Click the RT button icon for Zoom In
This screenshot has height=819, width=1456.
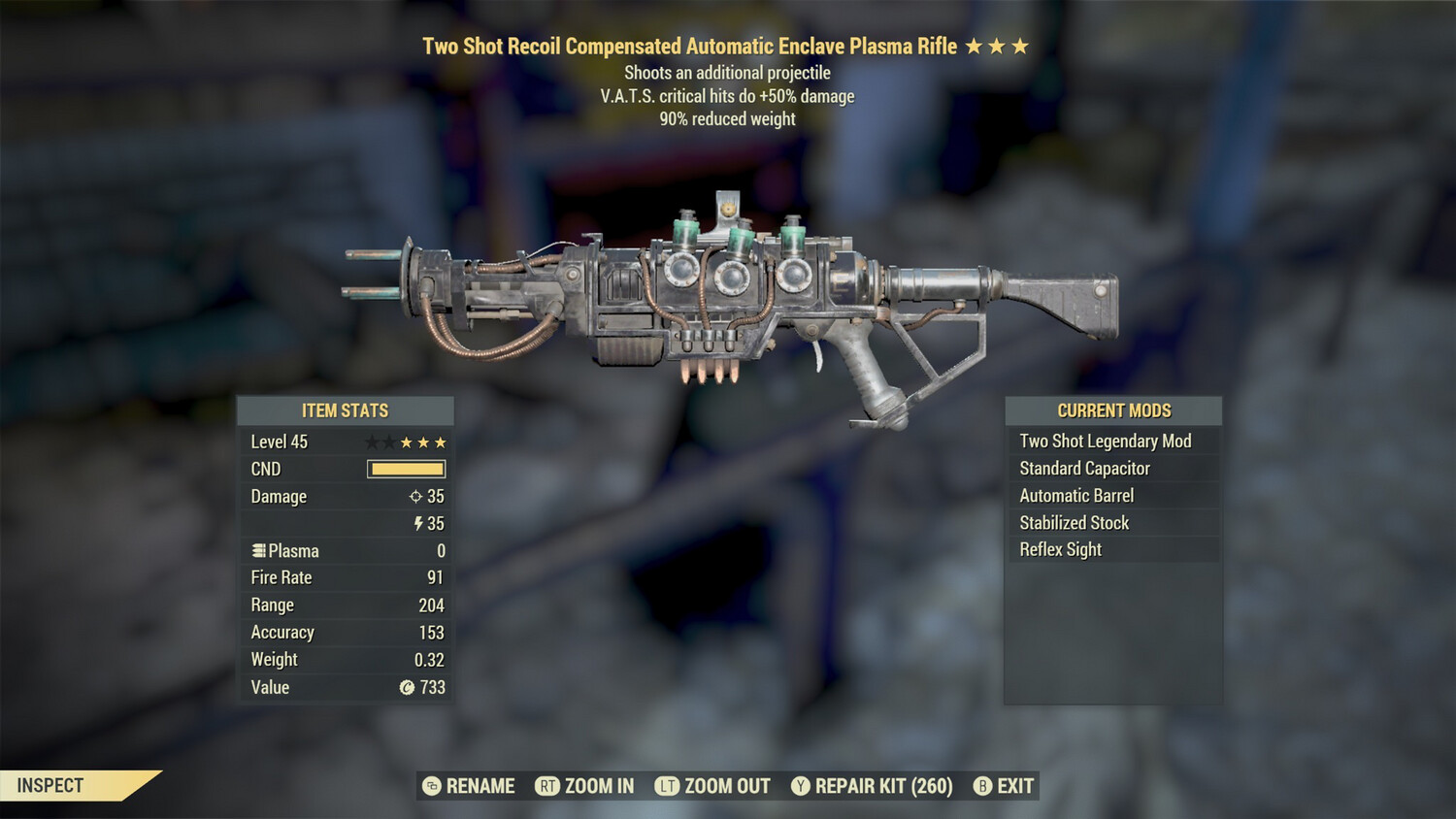[x=546, y=786]
